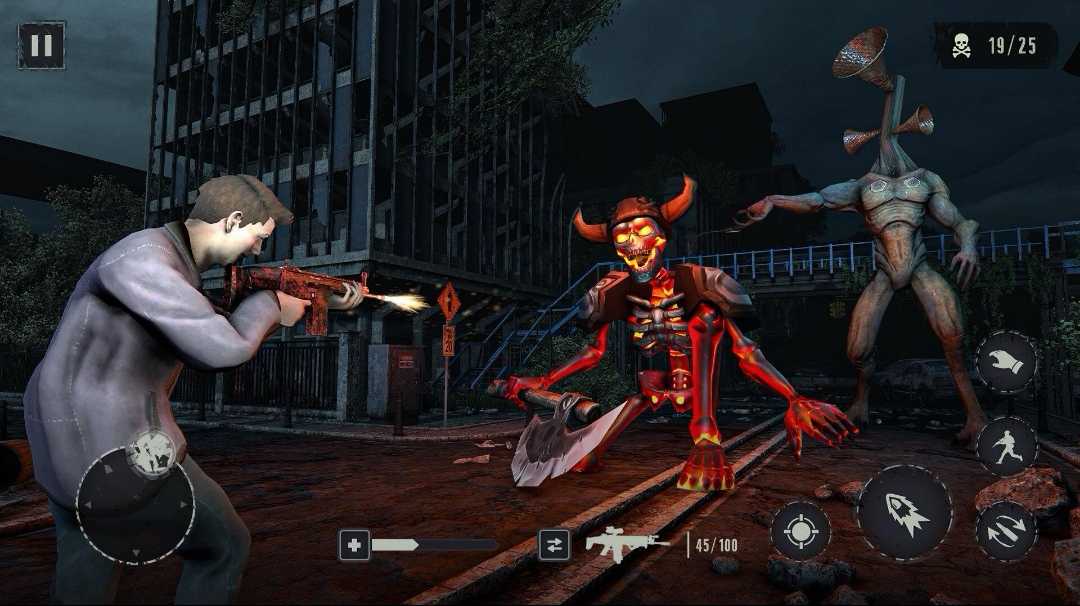
Task: Tap the reload ammo button
Action: point(1006,531)
